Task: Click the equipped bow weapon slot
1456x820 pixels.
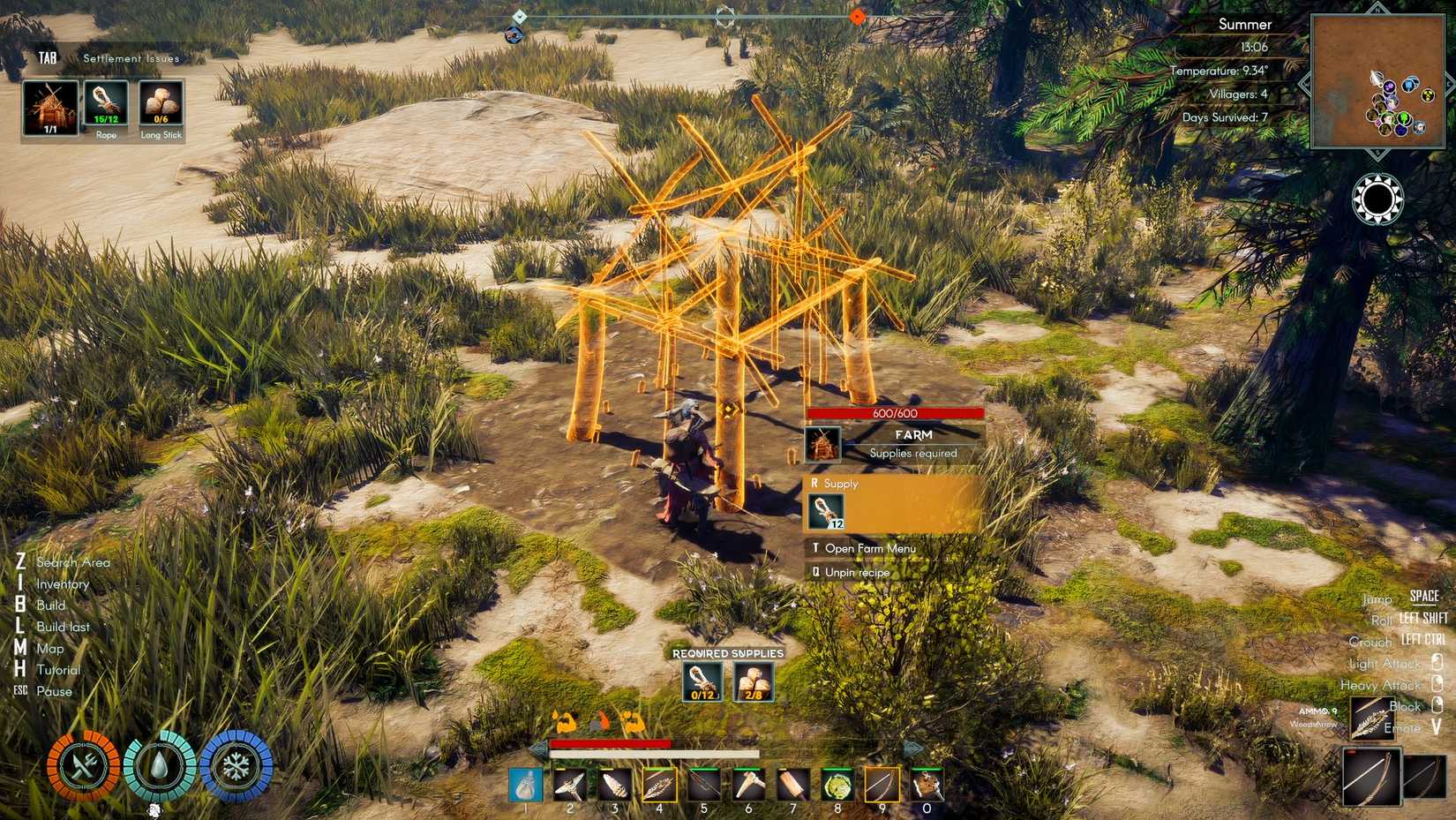Action: [1370, 776]
